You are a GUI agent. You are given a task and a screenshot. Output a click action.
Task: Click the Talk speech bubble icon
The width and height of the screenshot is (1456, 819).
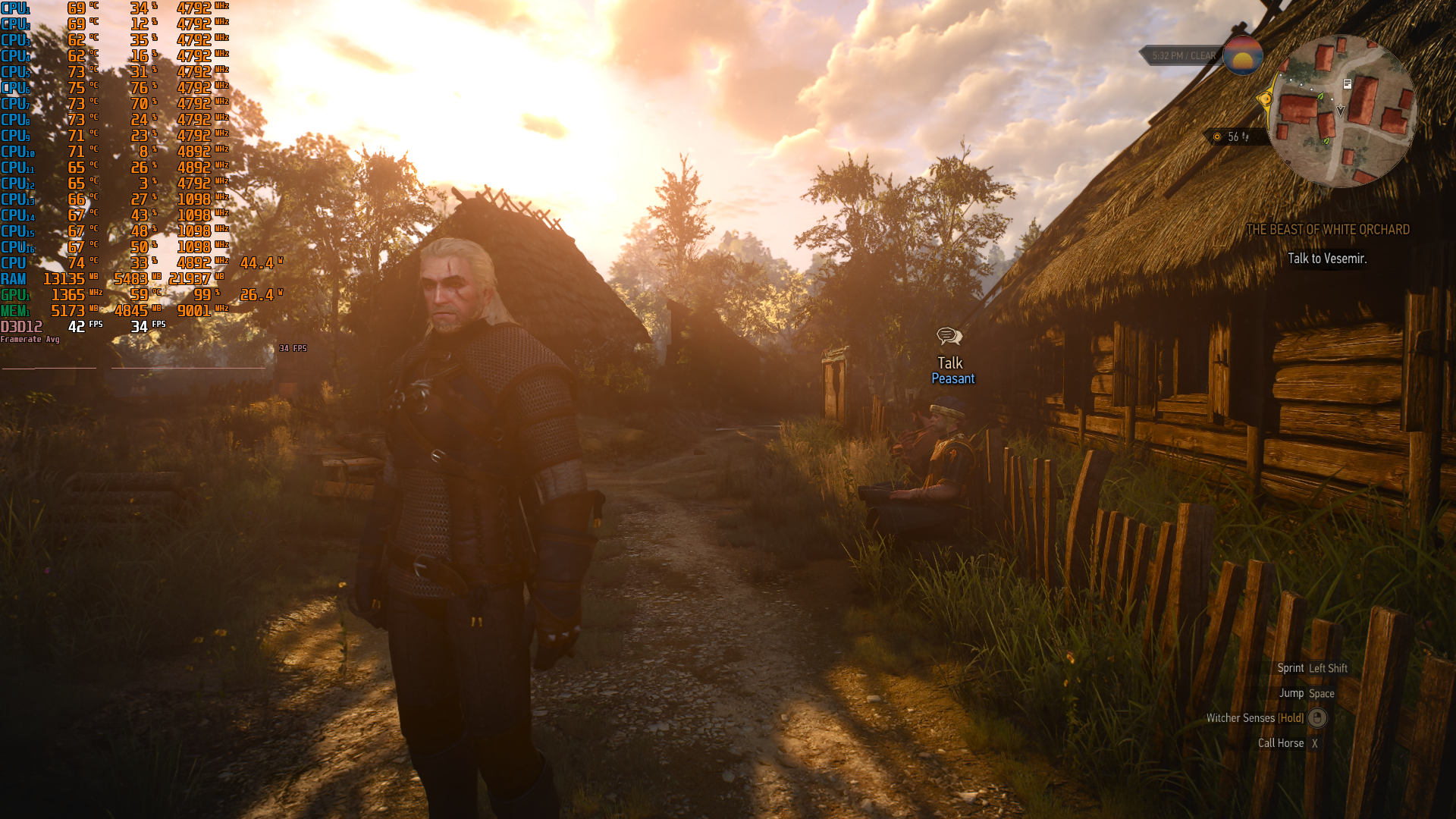(949, 336)
